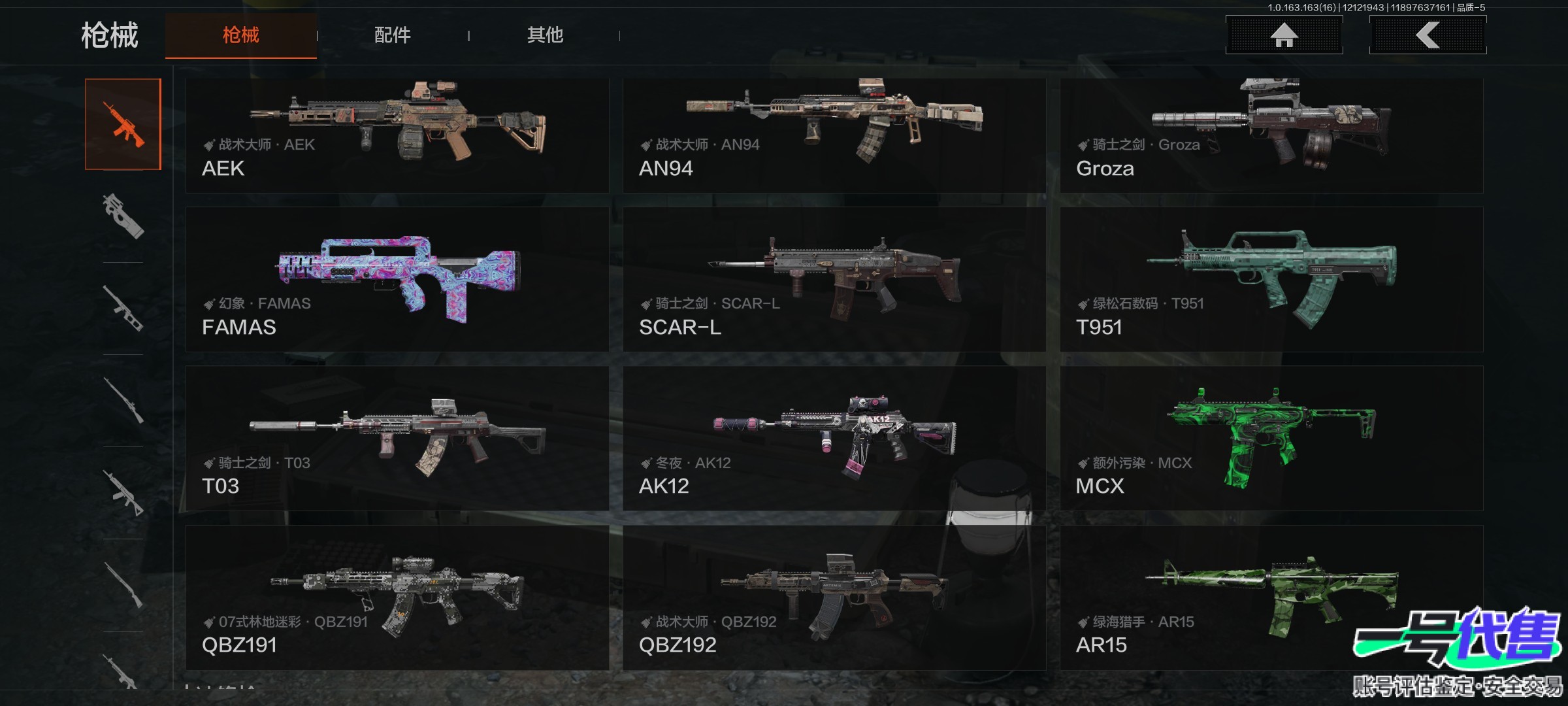Select the QBZ191 weapon card

(397, 597)
